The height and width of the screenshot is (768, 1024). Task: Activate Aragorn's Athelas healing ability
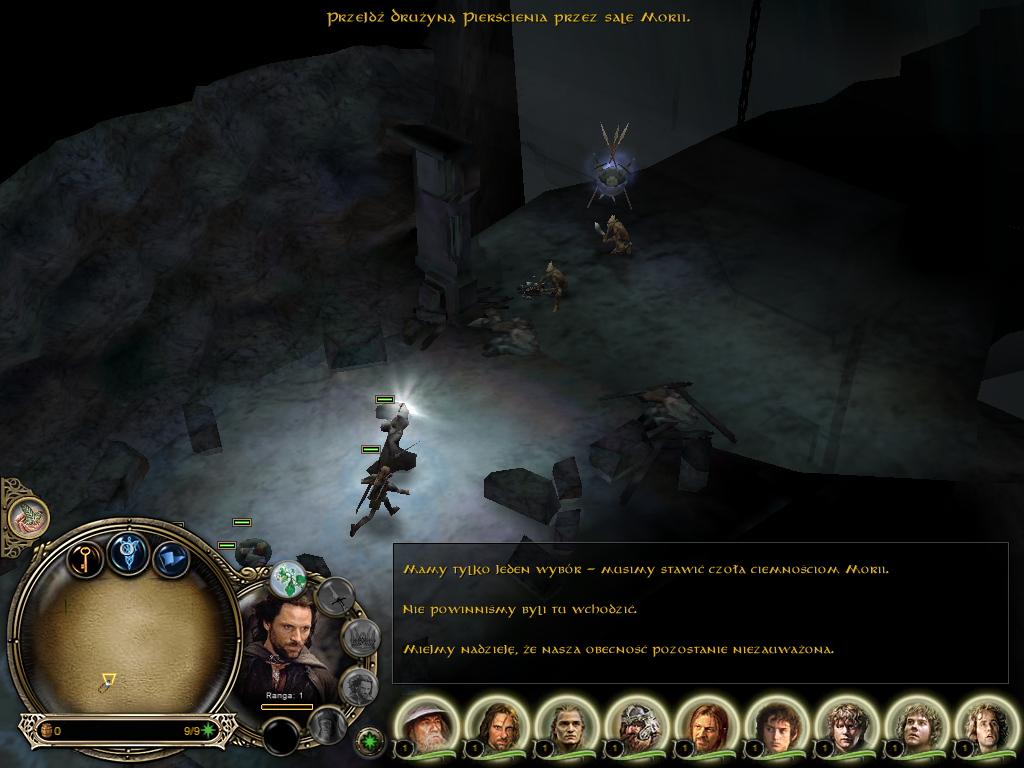click(x=289, y=578)
